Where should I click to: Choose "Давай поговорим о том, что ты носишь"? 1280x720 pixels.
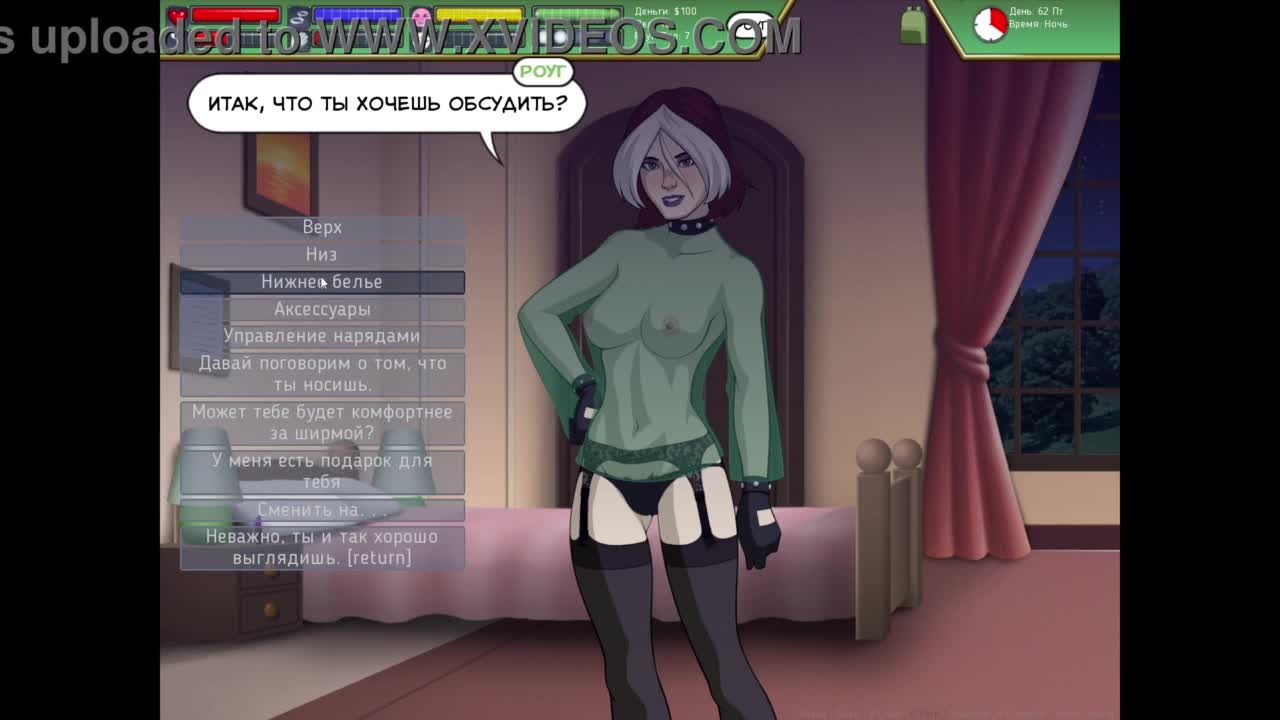pos(322,374)
